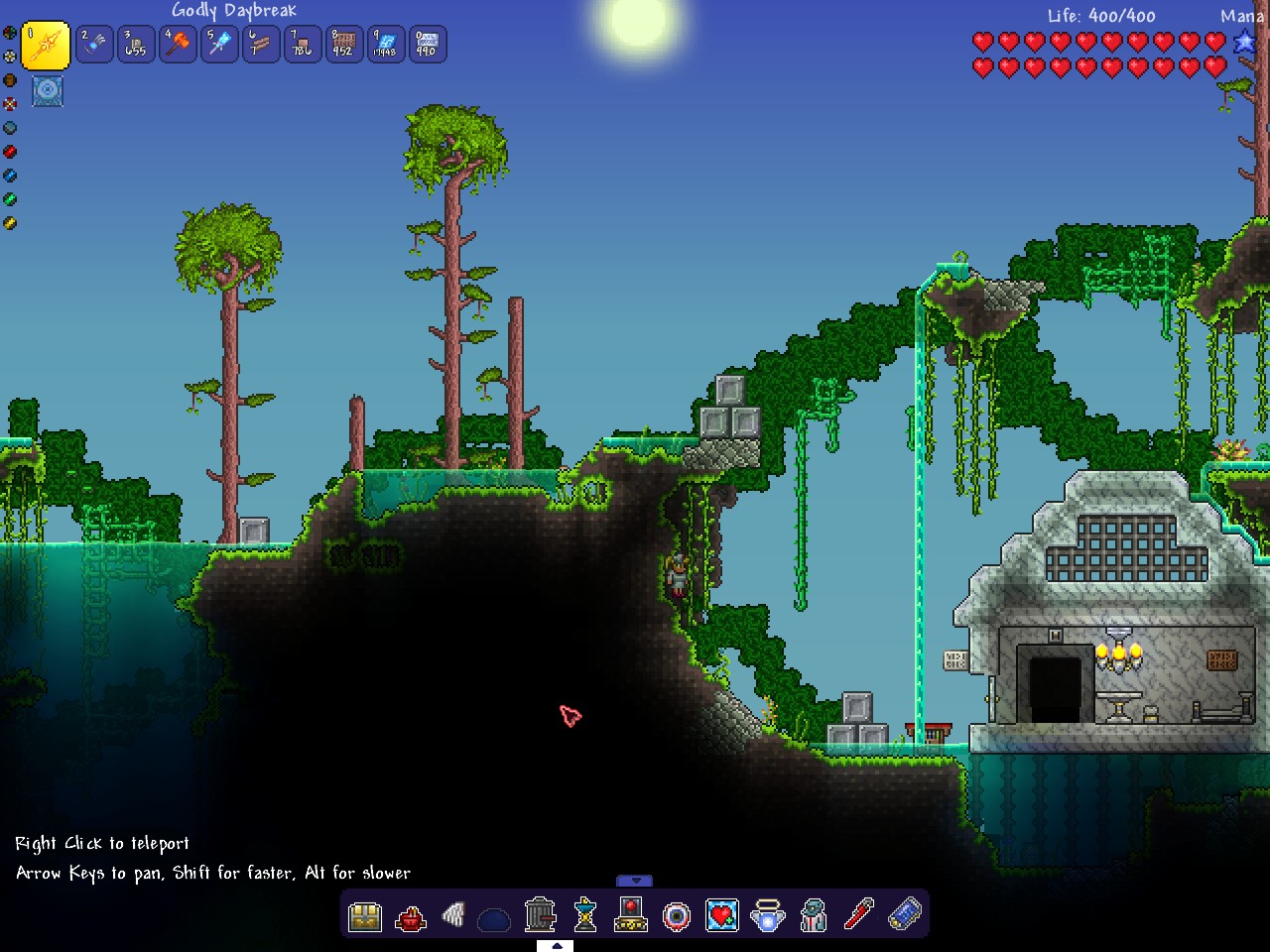The width and height of the screenshot is (1270, 952).
Task: Select the grey wings icon
Action: click(454, 914)
